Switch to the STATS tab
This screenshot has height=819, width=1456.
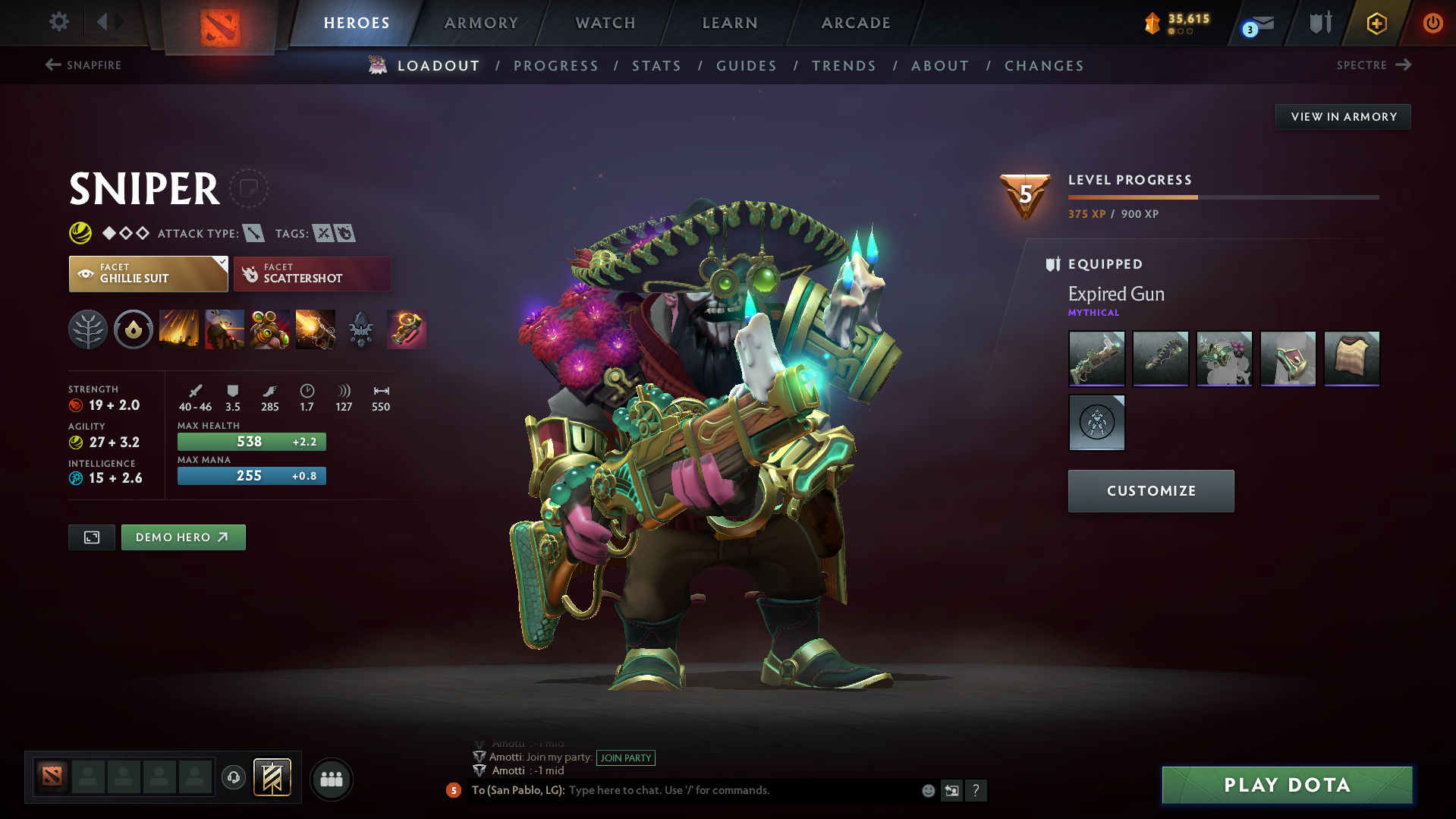coord(656,66)
